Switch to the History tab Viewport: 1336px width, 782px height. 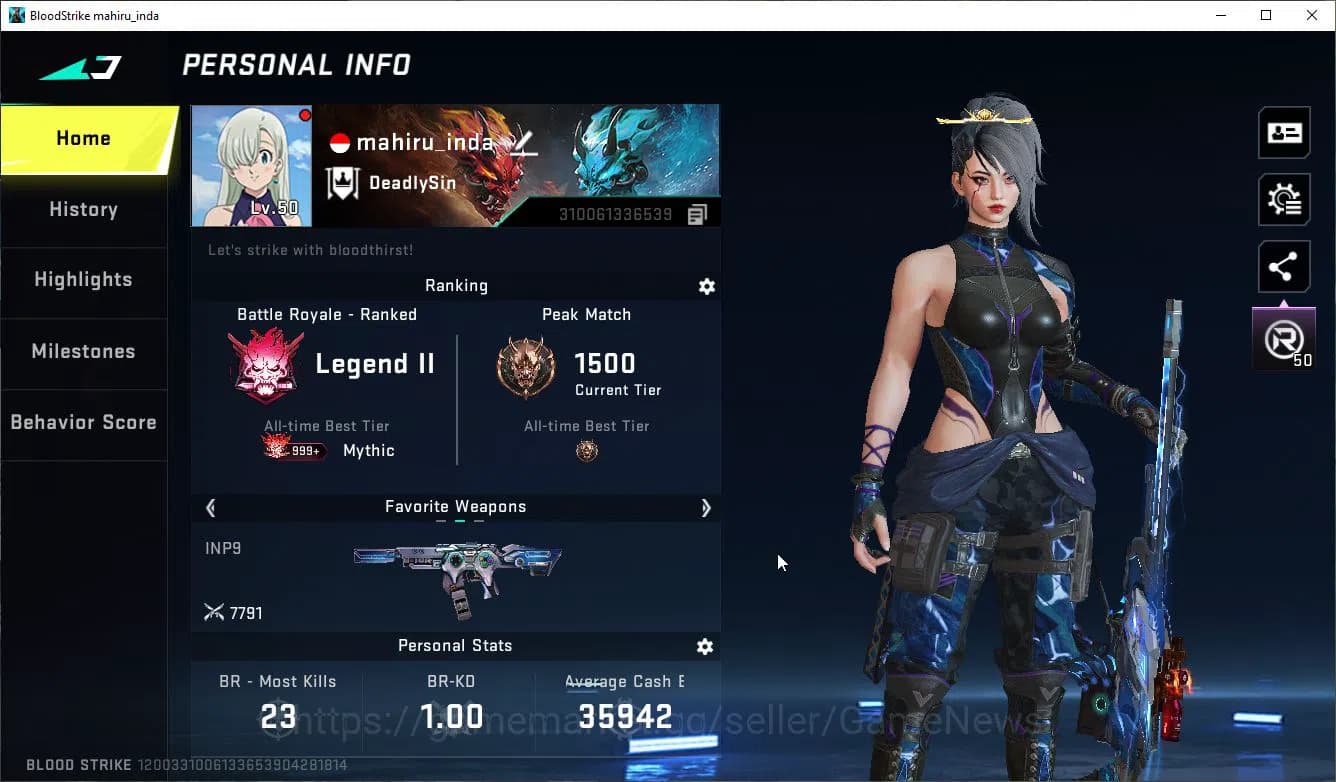point(84,210)
